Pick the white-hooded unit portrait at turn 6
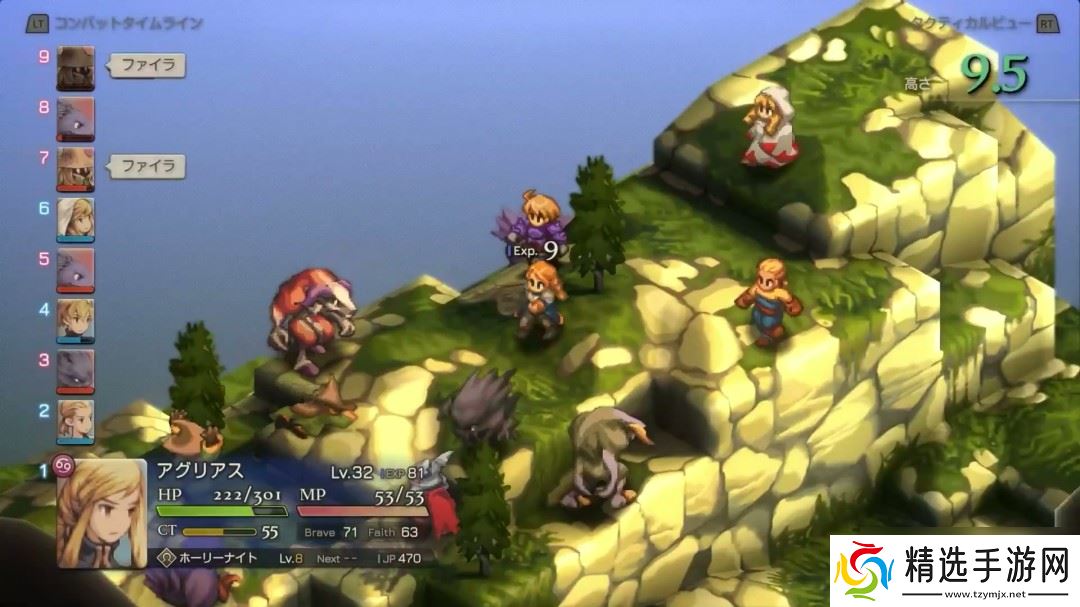1080x607 pixels. tap(76, 219)
